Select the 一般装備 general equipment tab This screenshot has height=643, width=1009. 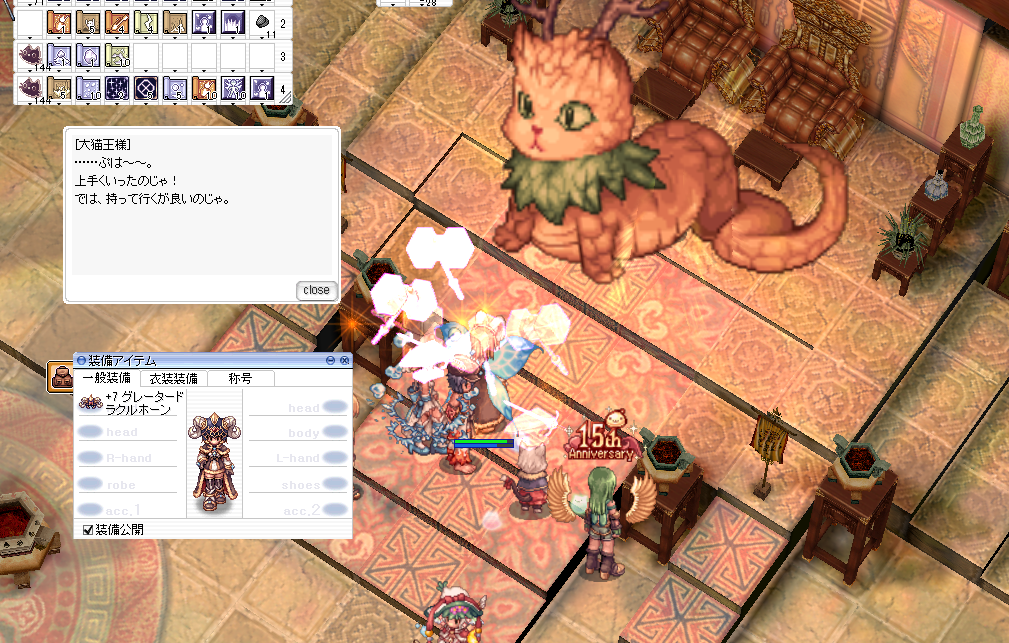coord(106,378)
